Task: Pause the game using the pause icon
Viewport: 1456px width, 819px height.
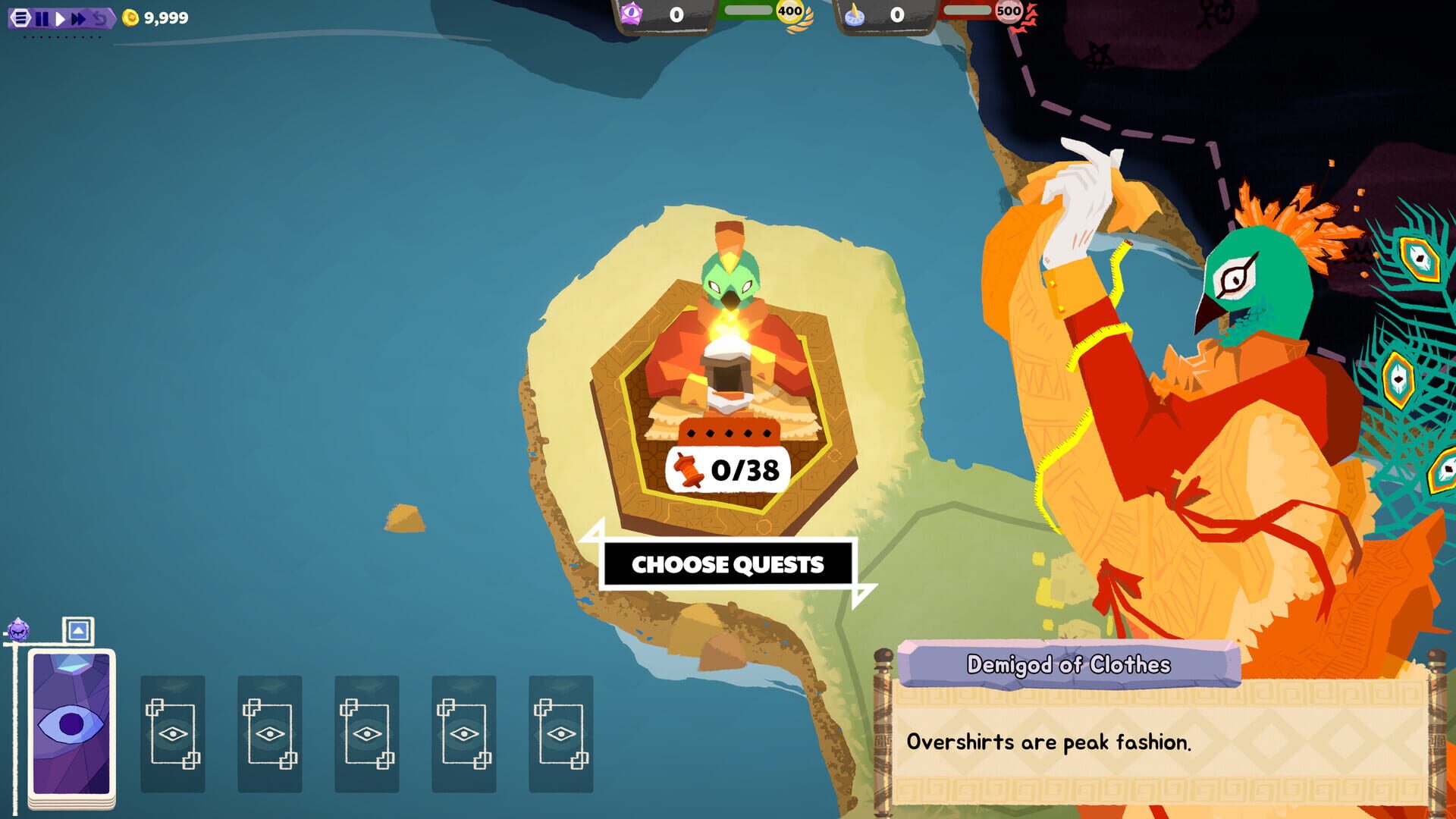Action: pyautogui.click(x=42, y=17)
